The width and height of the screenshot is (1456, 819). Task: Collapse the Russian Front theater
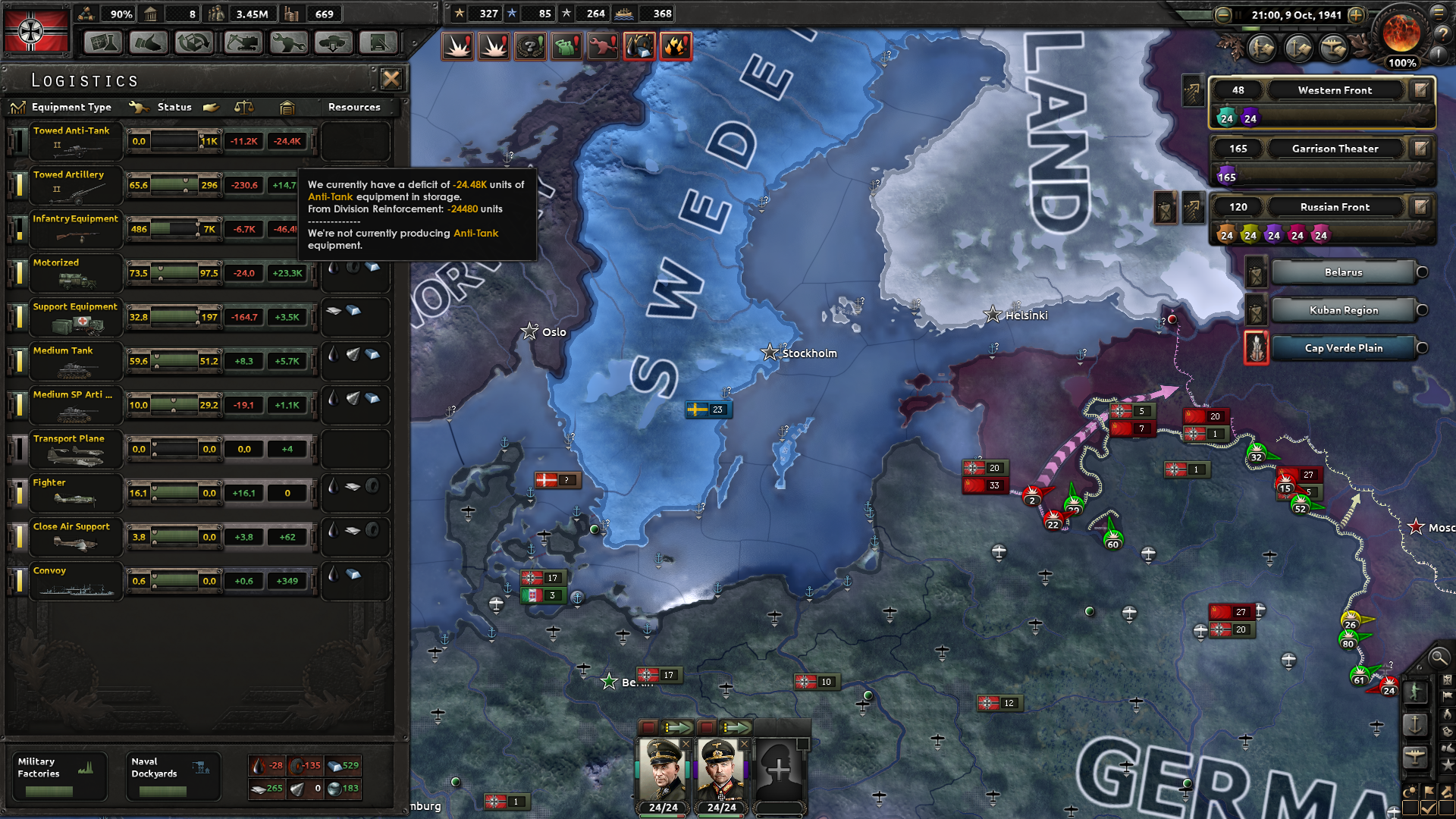click(1335, 206)
